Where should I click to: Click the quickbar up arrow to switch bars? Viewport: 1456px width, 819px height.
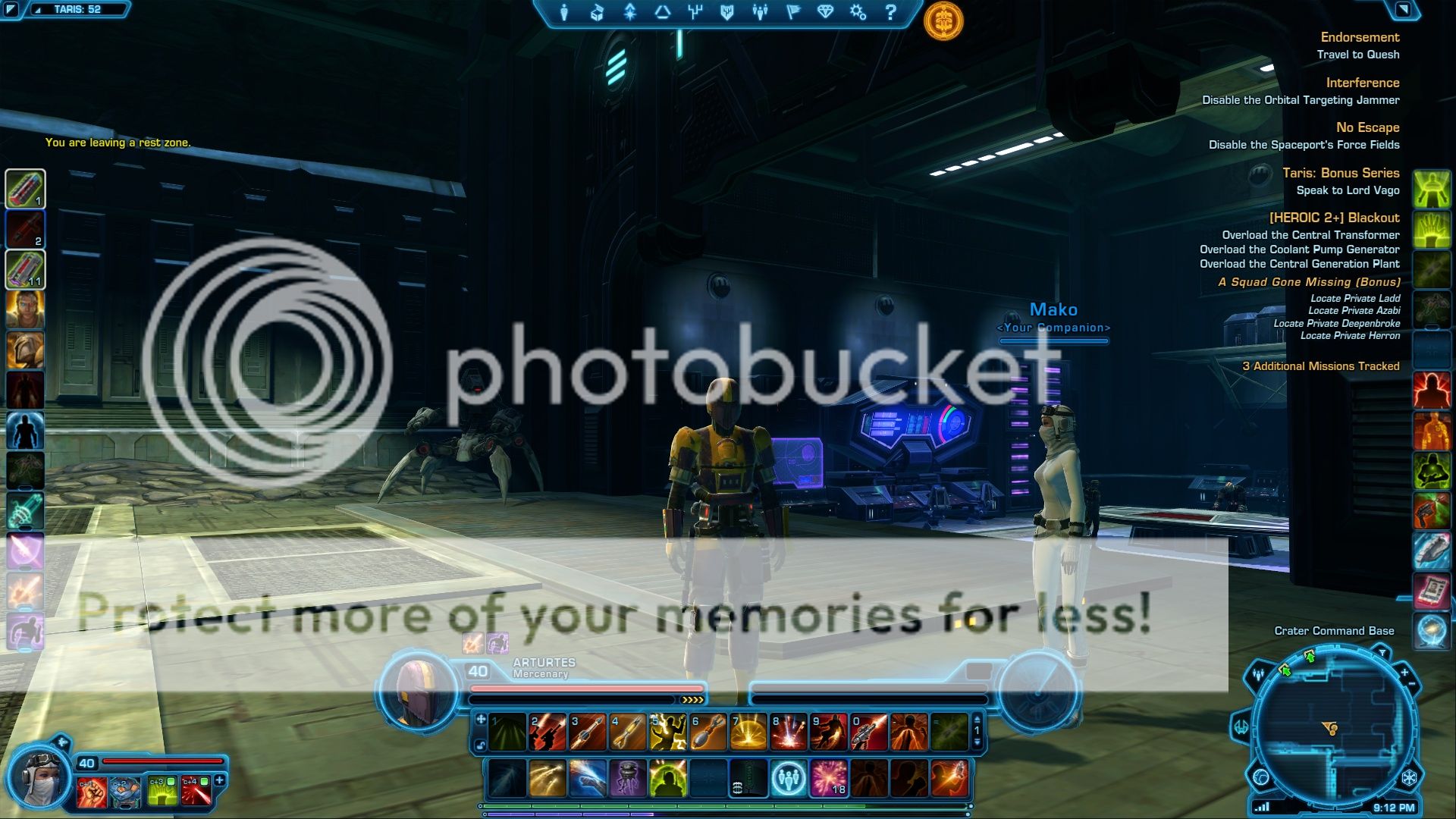click(x=977, y=719)
